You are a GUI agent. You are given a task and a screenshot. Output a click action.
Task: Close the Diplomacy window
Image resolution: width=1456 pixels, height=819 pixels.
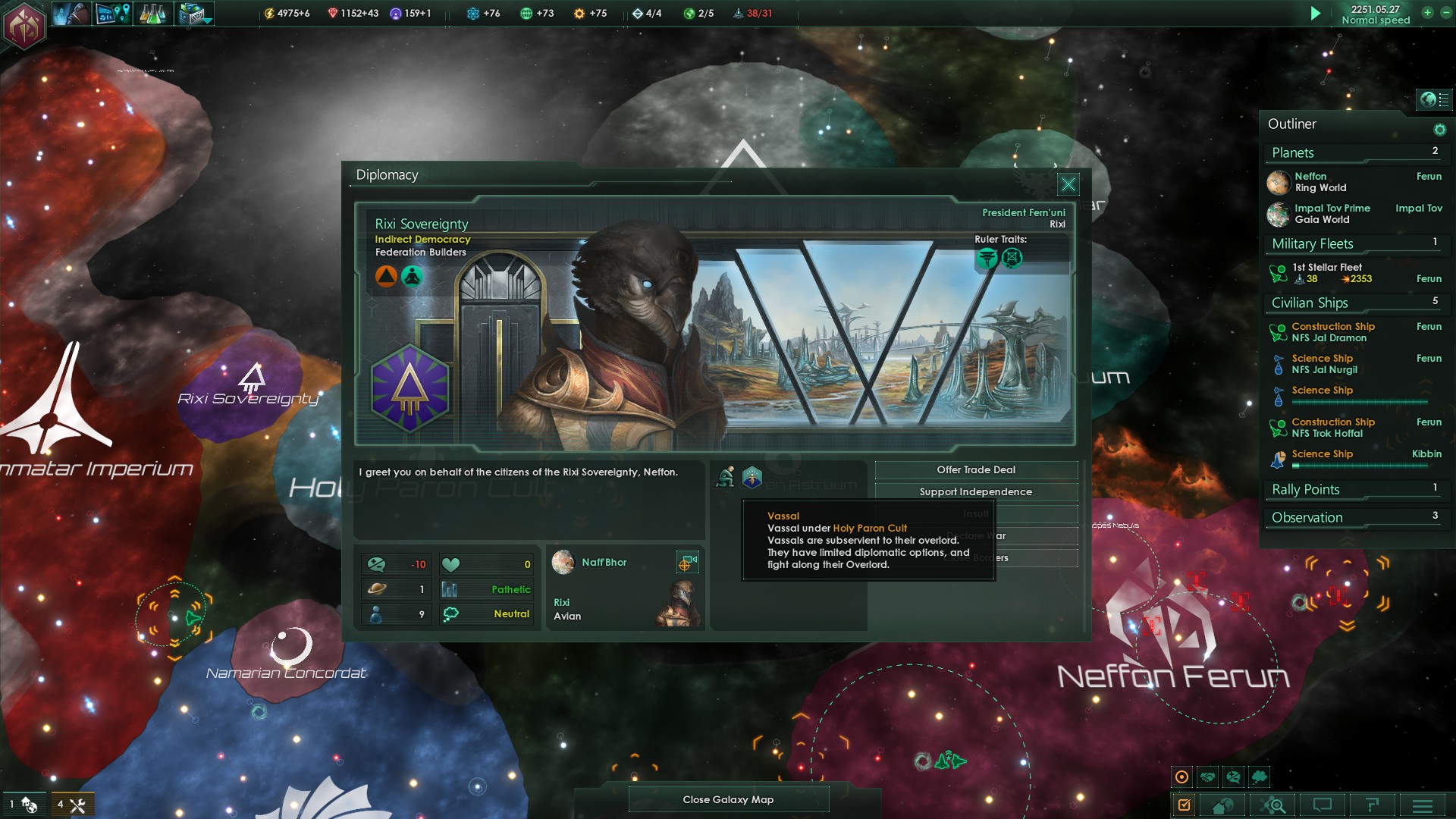click(1068, 184)
